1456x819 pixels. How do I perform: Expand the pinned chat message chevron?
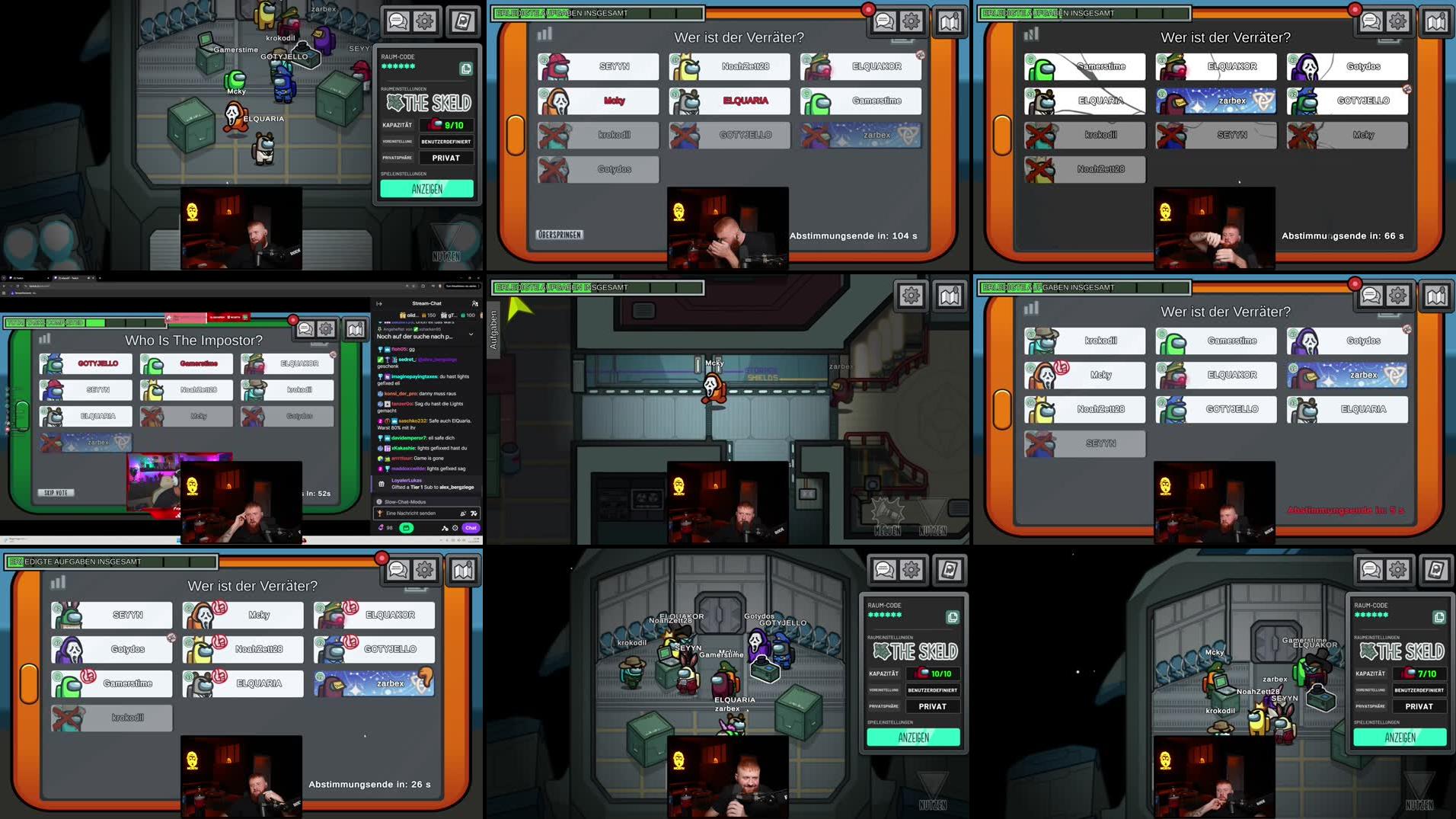coord(471,334)
